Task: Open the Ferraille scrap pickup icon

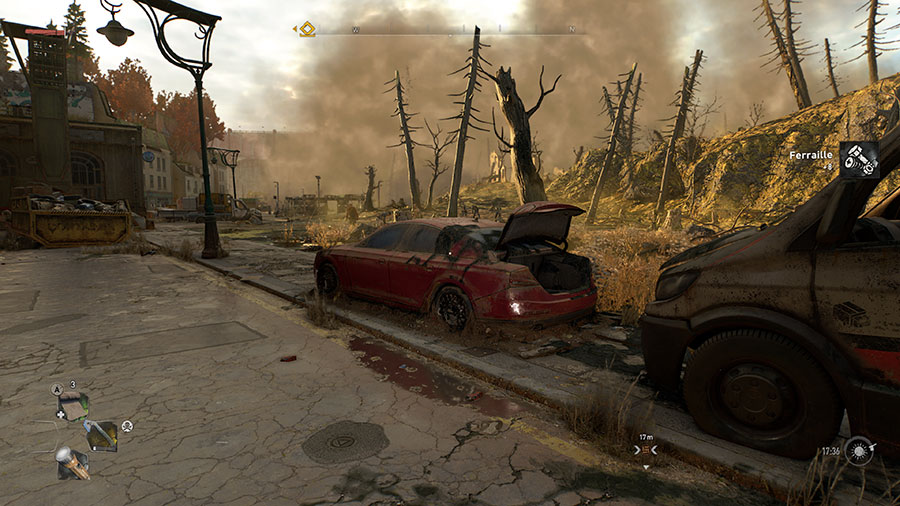Action: 858,160
